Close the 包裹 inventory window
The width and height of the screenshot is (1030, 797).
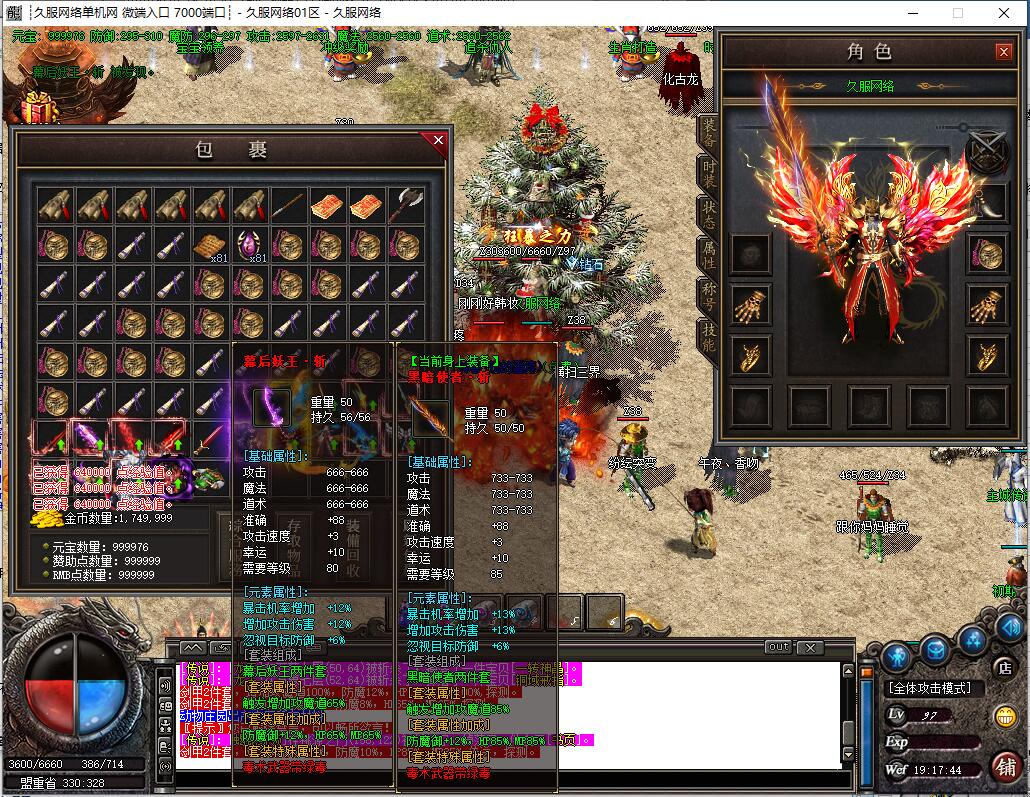437,141
